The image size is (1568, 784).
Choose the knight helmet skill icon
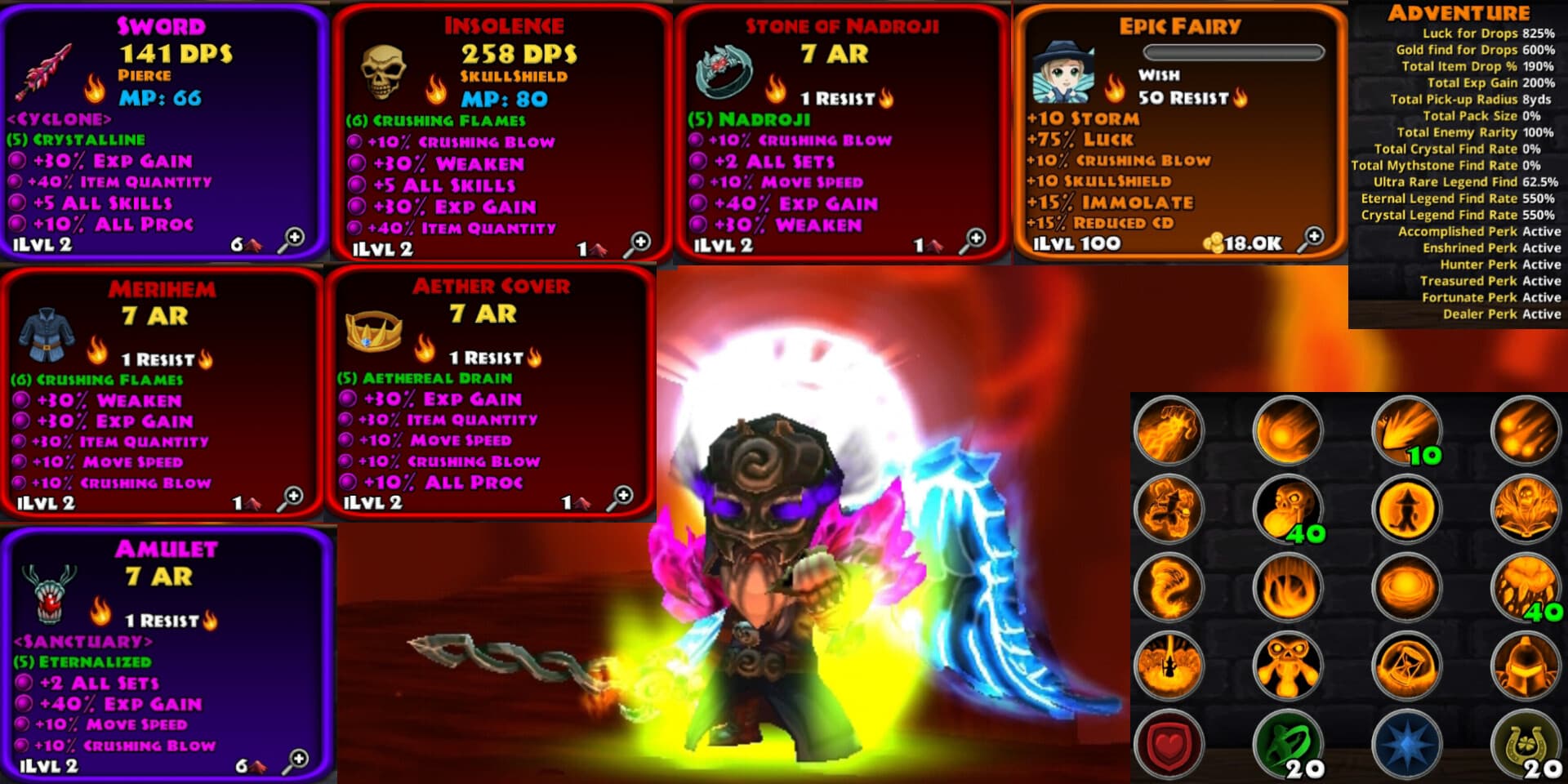click(1525, 666)
